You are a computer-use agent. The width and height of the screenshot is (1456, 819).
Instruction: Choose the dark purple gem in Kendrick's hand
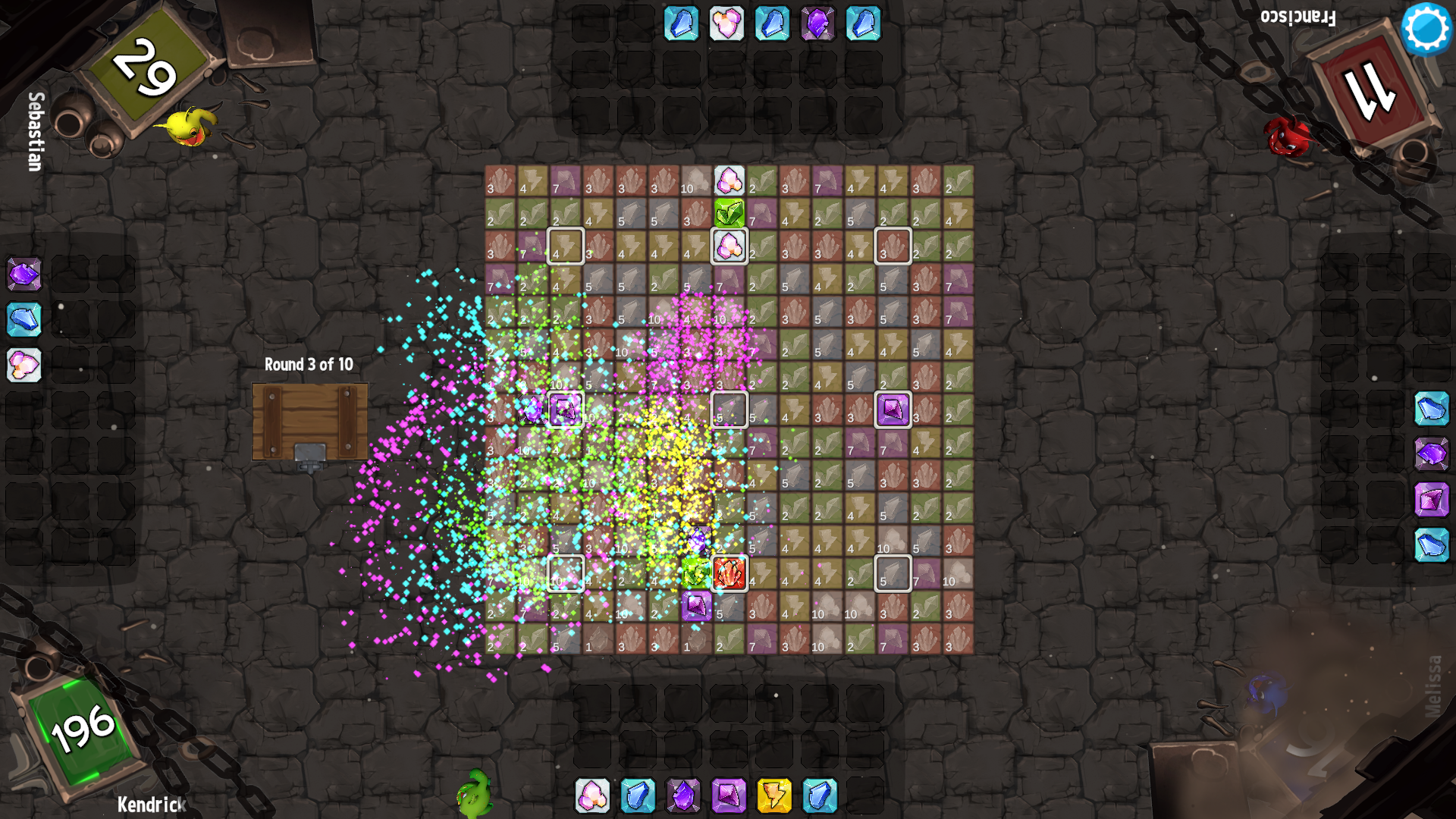pos(683,795)
